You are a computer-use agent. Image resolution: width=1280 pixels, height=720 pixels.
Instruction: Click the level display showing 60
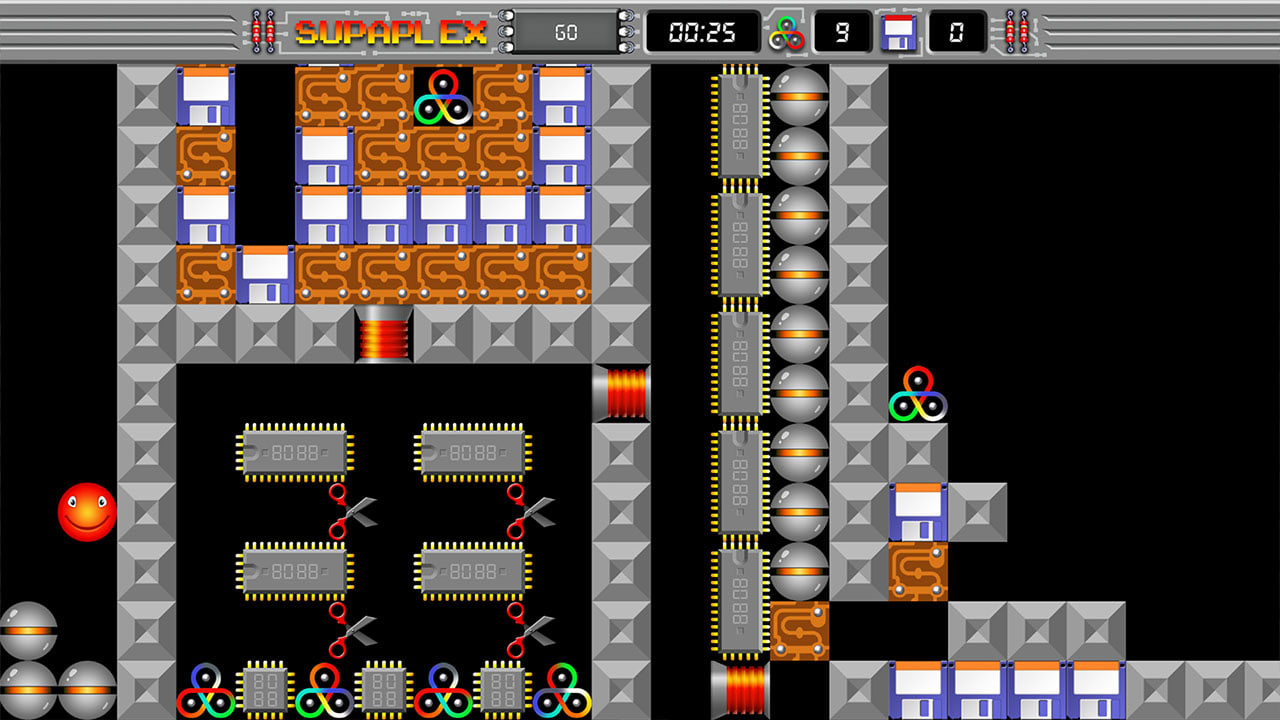pyautogui.click(x=564, y=31)
